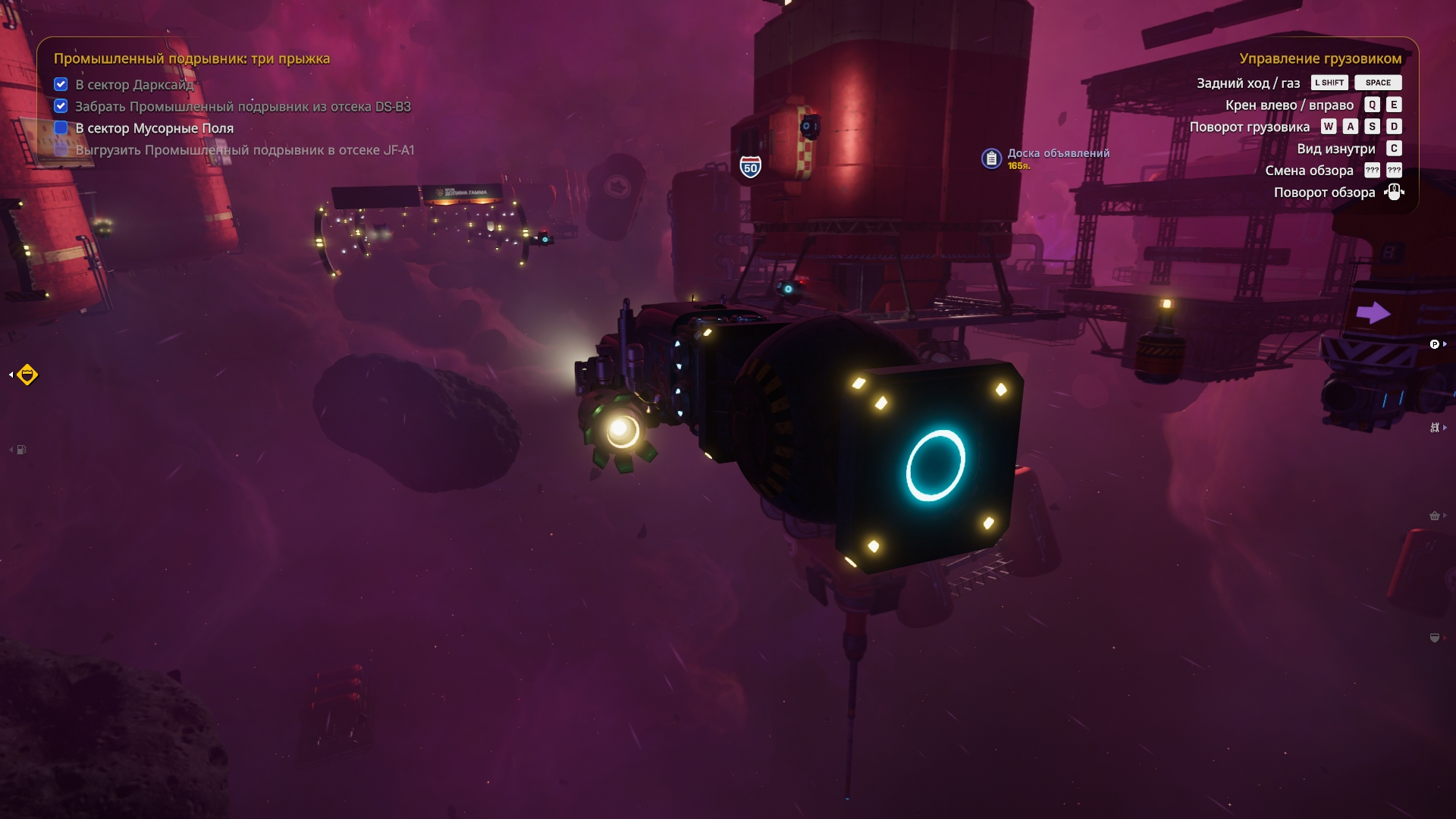Select the shop basket direction indicator
The height and width of the screenshot is (819, 1456).
click(x=1435, y=516)
